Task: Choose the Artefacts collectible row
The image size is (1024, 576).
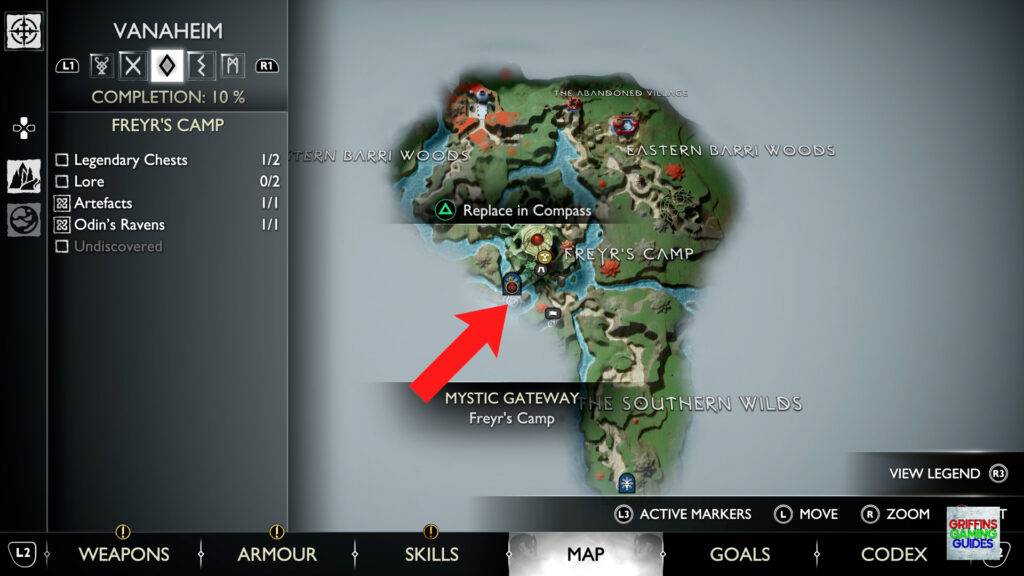Action: coord(103,203)
